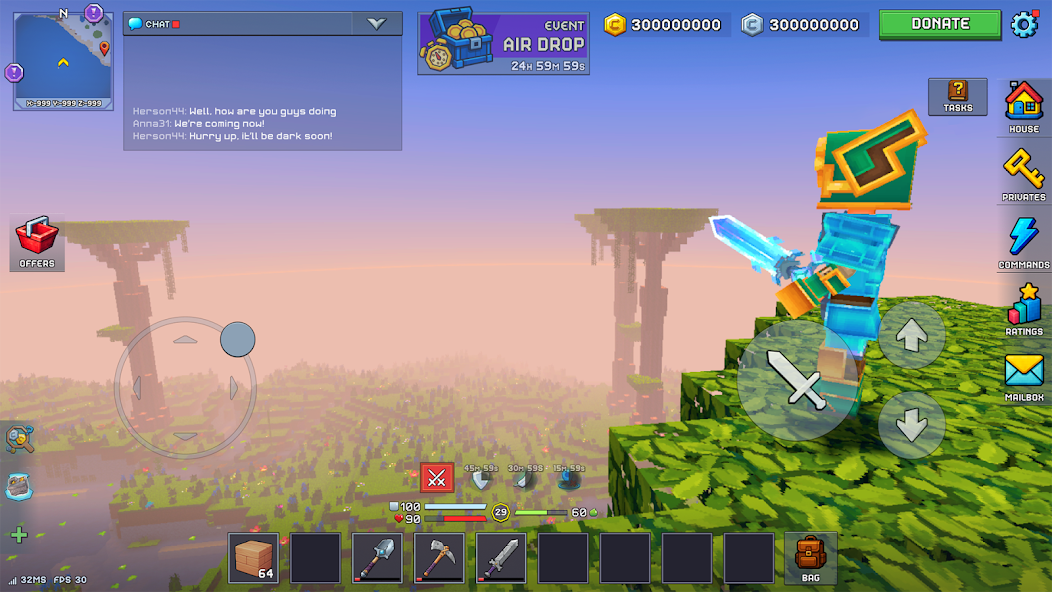
Task: Attack with the sword button
Action: point(797,378)
